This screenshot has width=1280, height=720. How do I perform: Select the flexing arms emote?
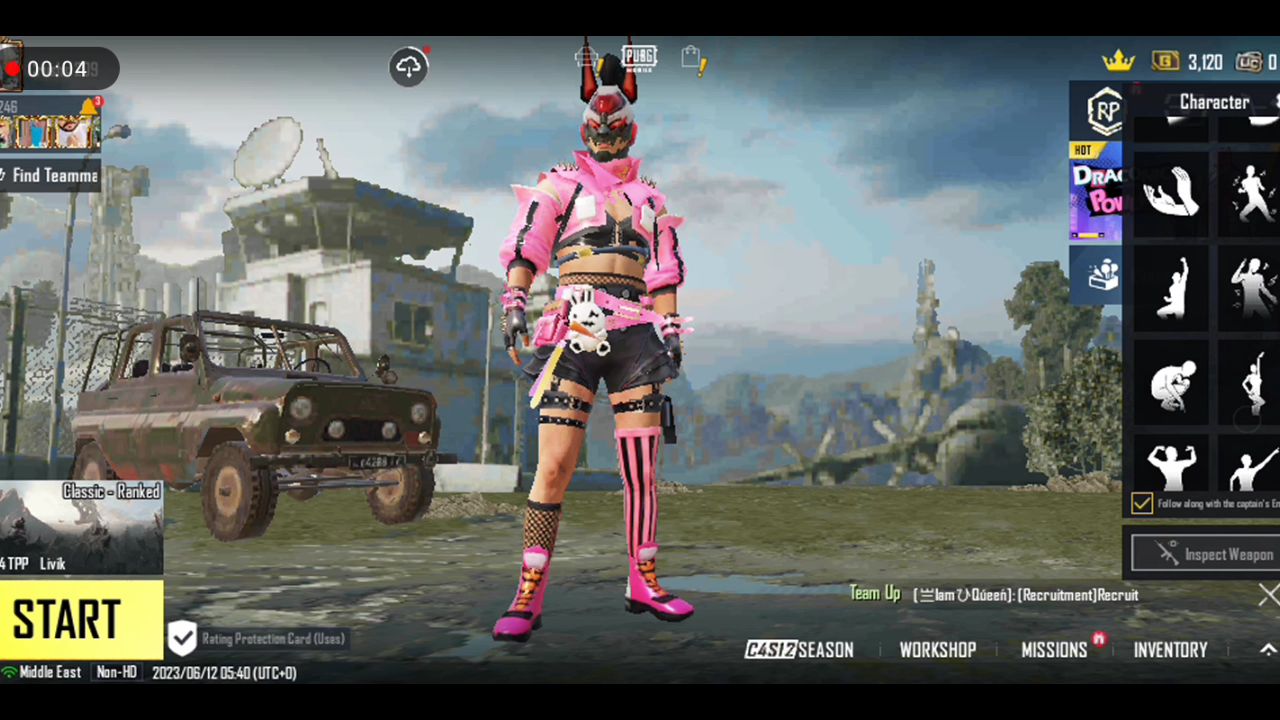click(1171, 466)
